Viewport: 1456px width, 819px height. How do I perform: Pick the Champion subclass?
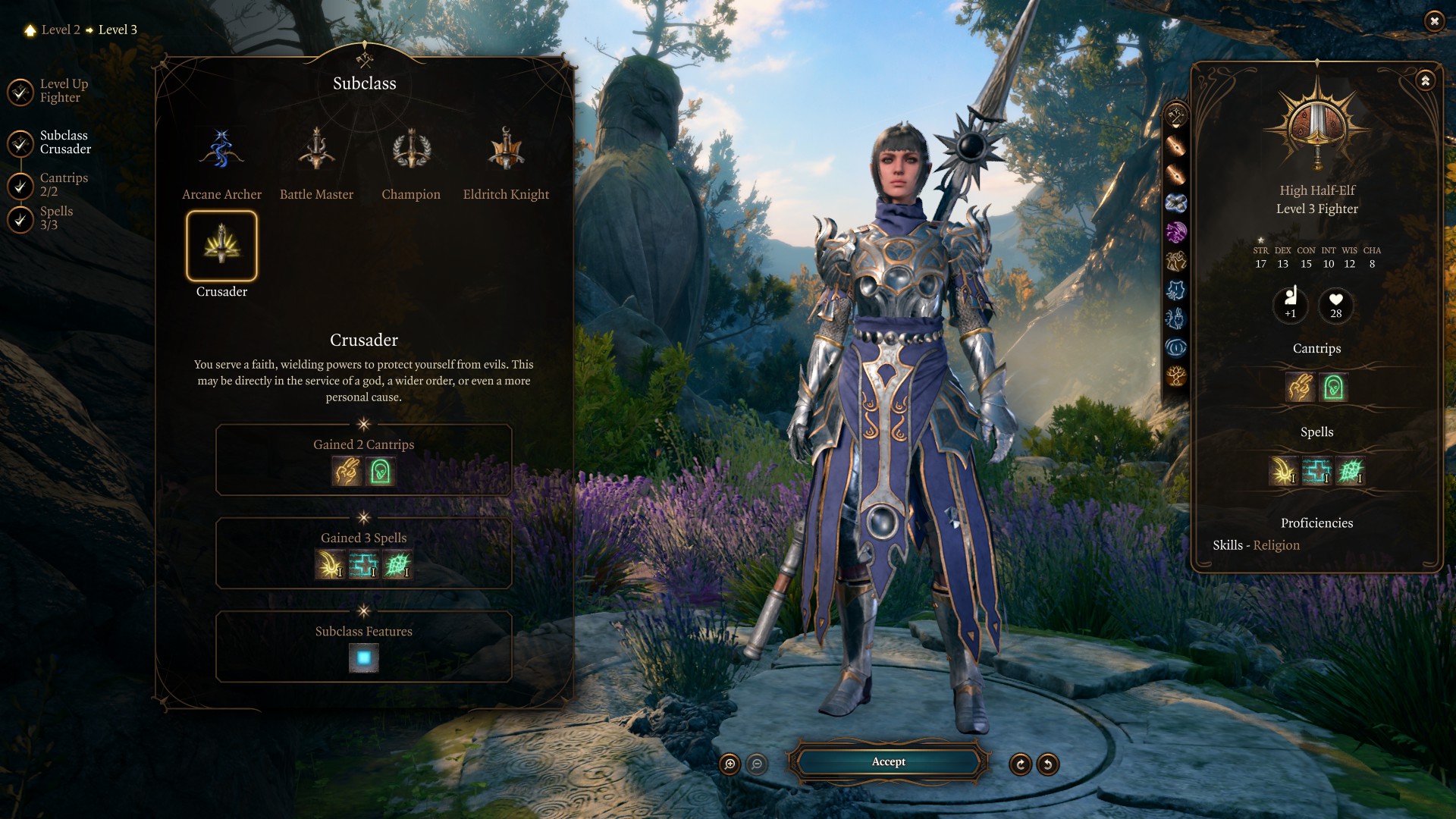point(411,151)
